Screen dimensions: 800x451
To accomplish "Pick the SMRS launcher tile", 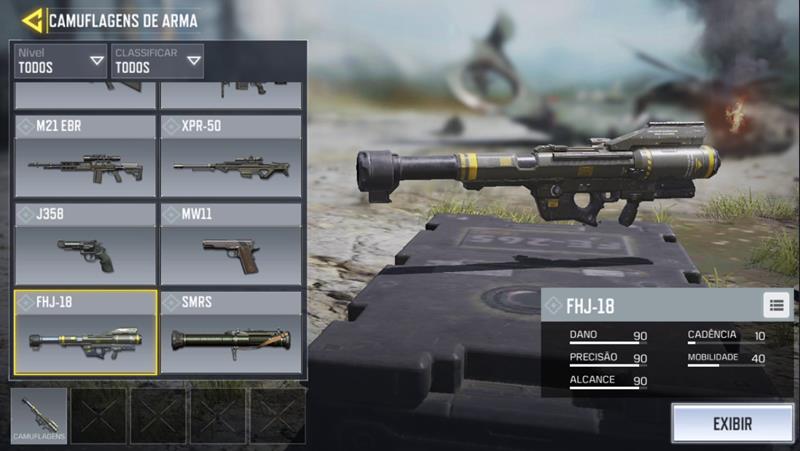I will point(231,332).
